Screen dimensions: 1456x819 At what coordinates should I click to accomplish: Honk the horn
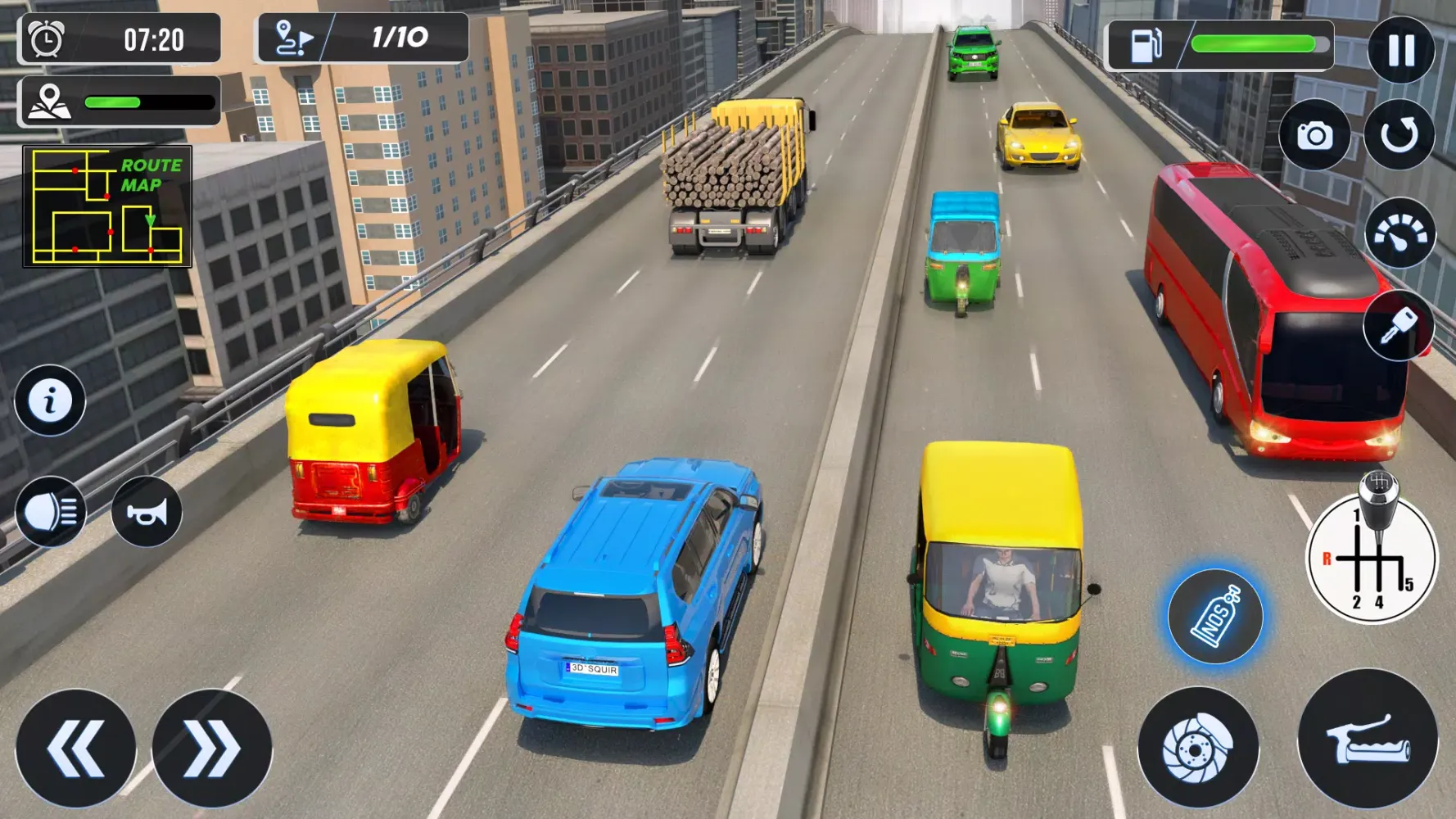[x=147, y=512]
